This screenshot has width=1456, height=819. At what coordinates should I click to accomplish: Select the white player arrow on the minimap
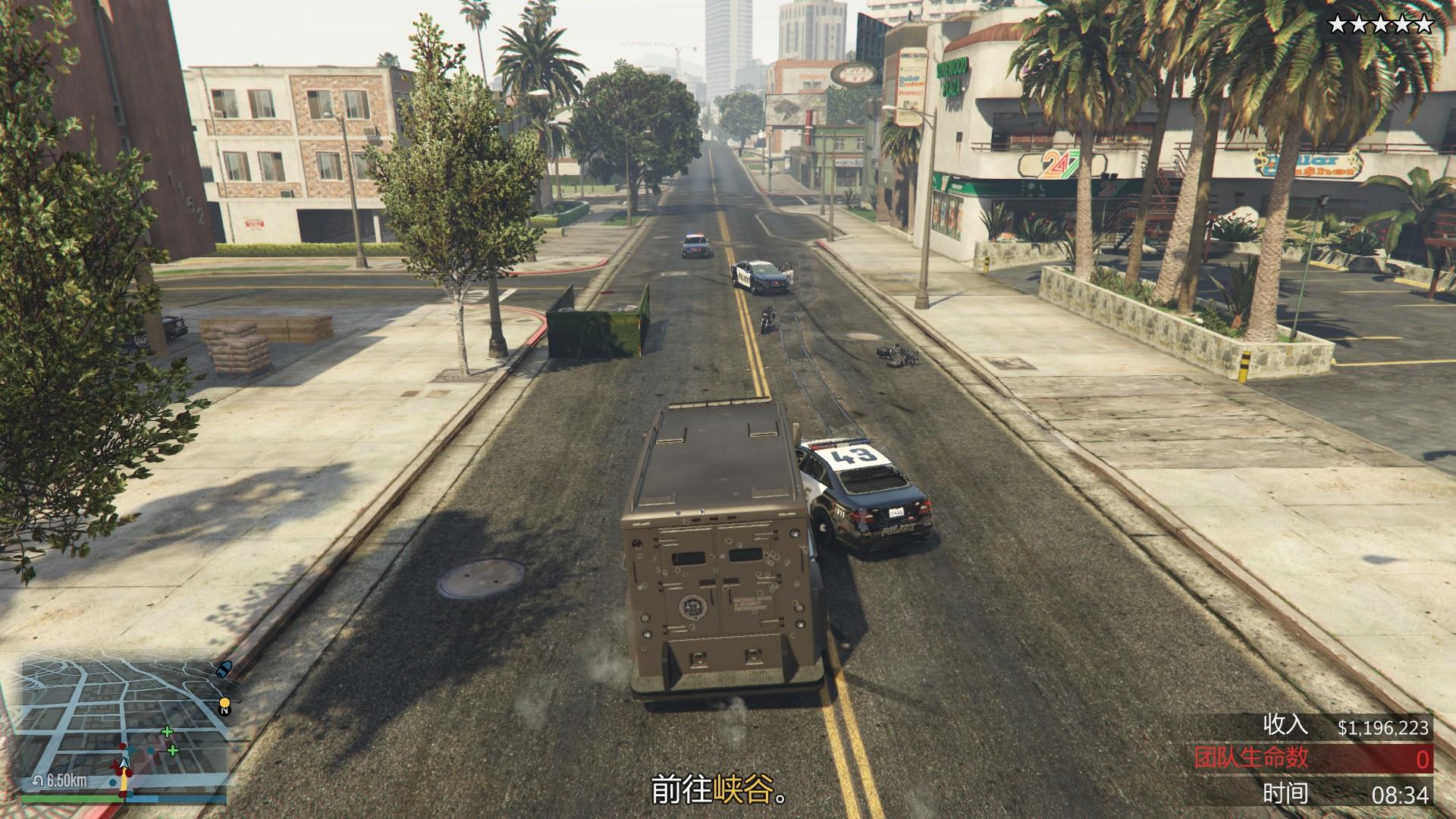pyautogui.click(x=123, y=764)
